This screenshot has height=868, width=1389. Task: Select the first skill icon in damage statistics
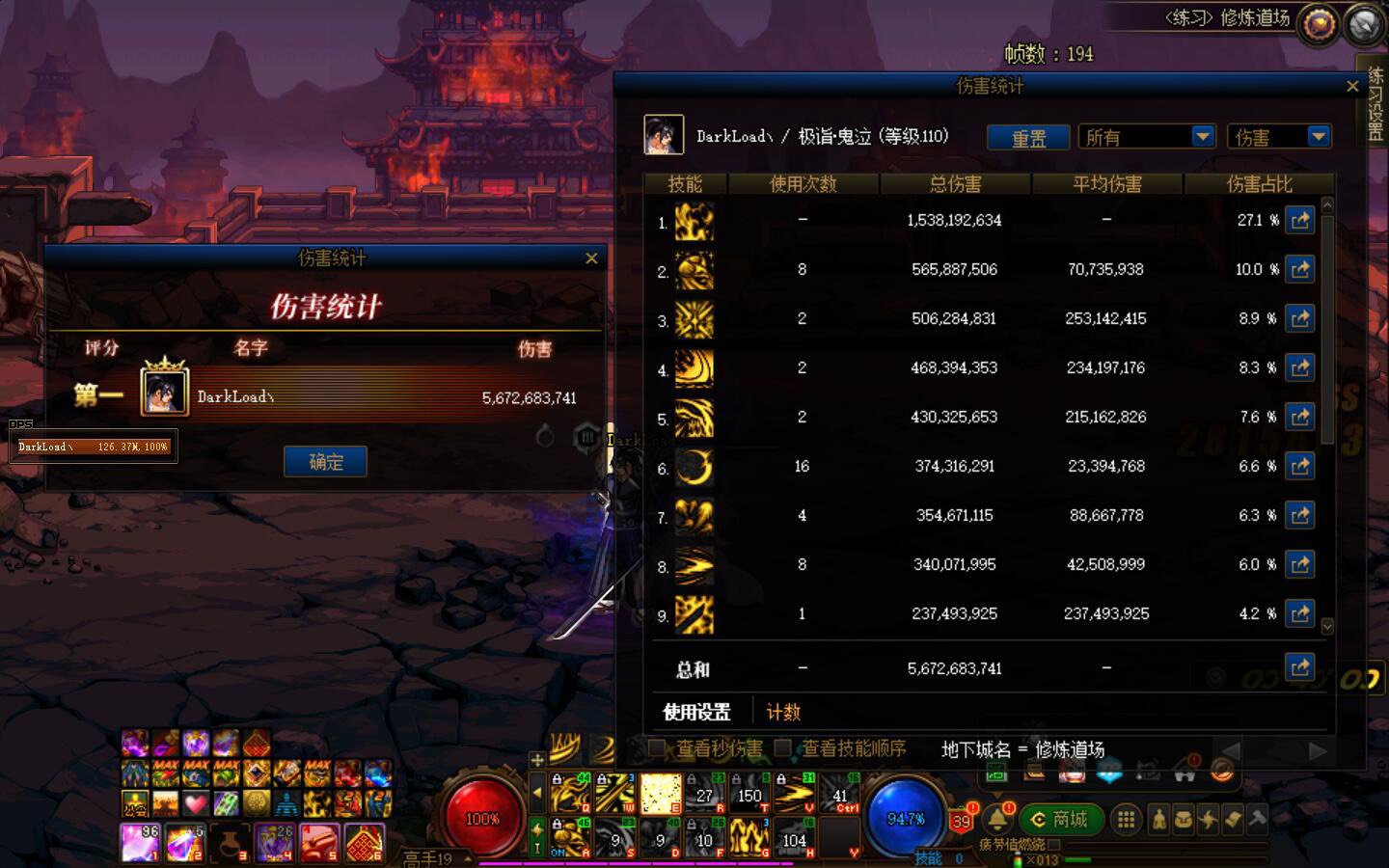click(696, 223)
